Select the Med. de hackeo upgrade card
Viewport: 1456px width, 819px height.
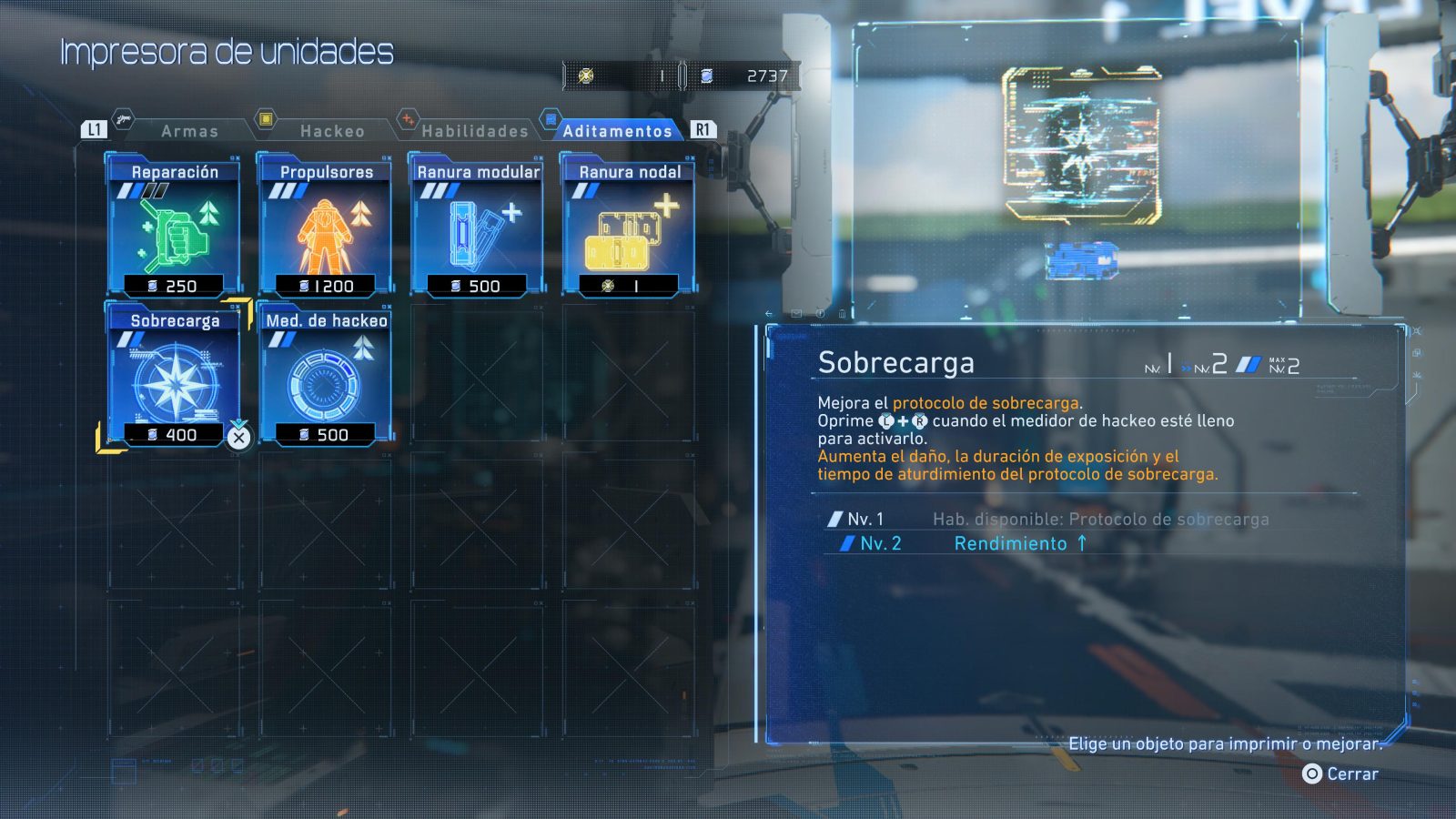coord(326,376)
